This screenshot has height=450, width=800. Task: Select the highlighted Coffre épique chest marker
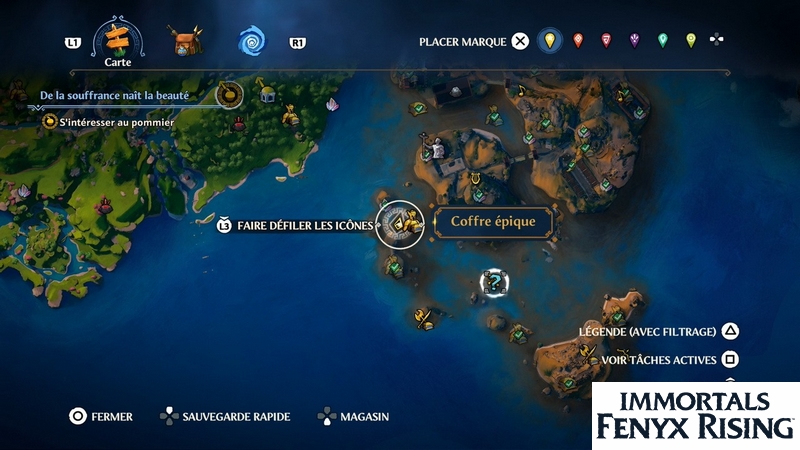[401, 224]
